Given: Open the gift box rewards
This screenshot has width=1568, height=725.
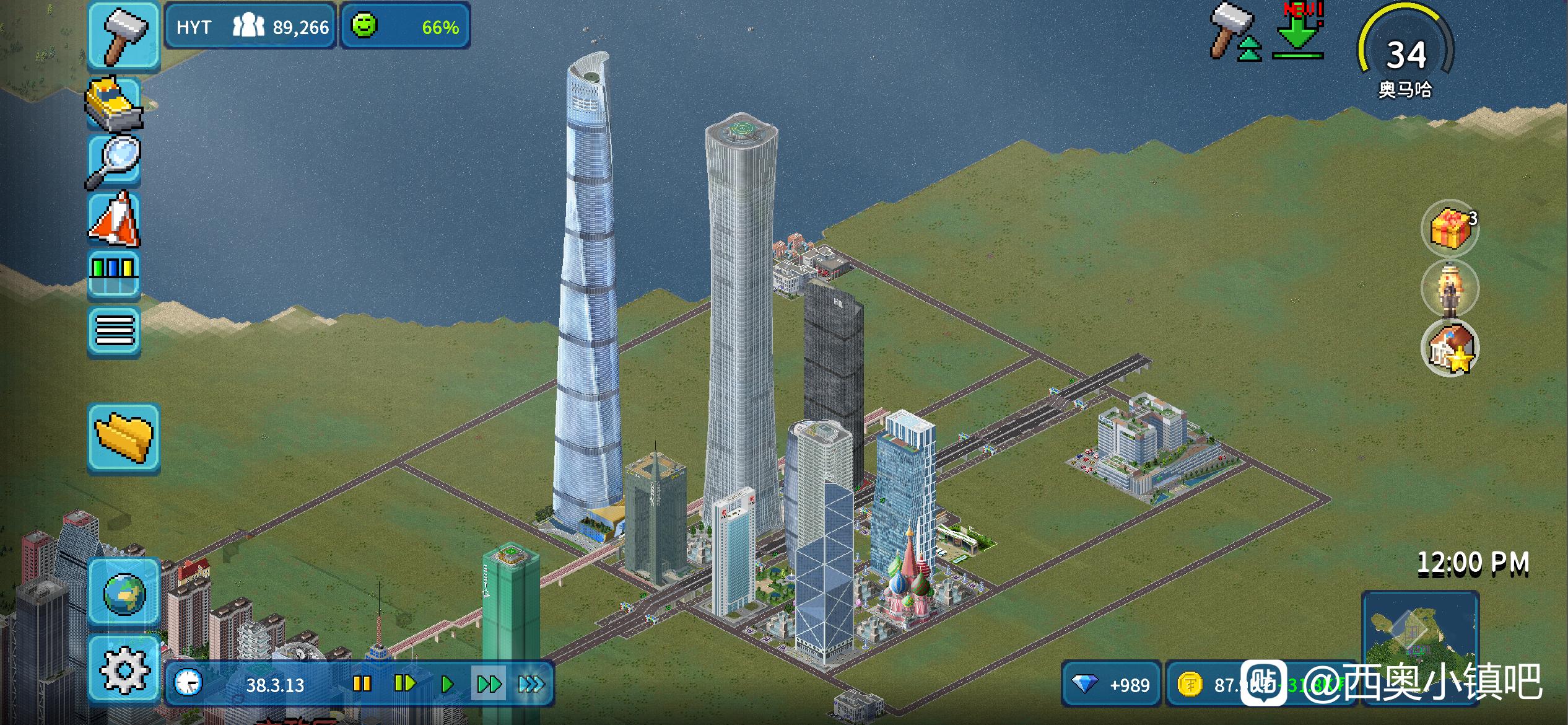Looking at the screenshot, I should (1450, 228).
